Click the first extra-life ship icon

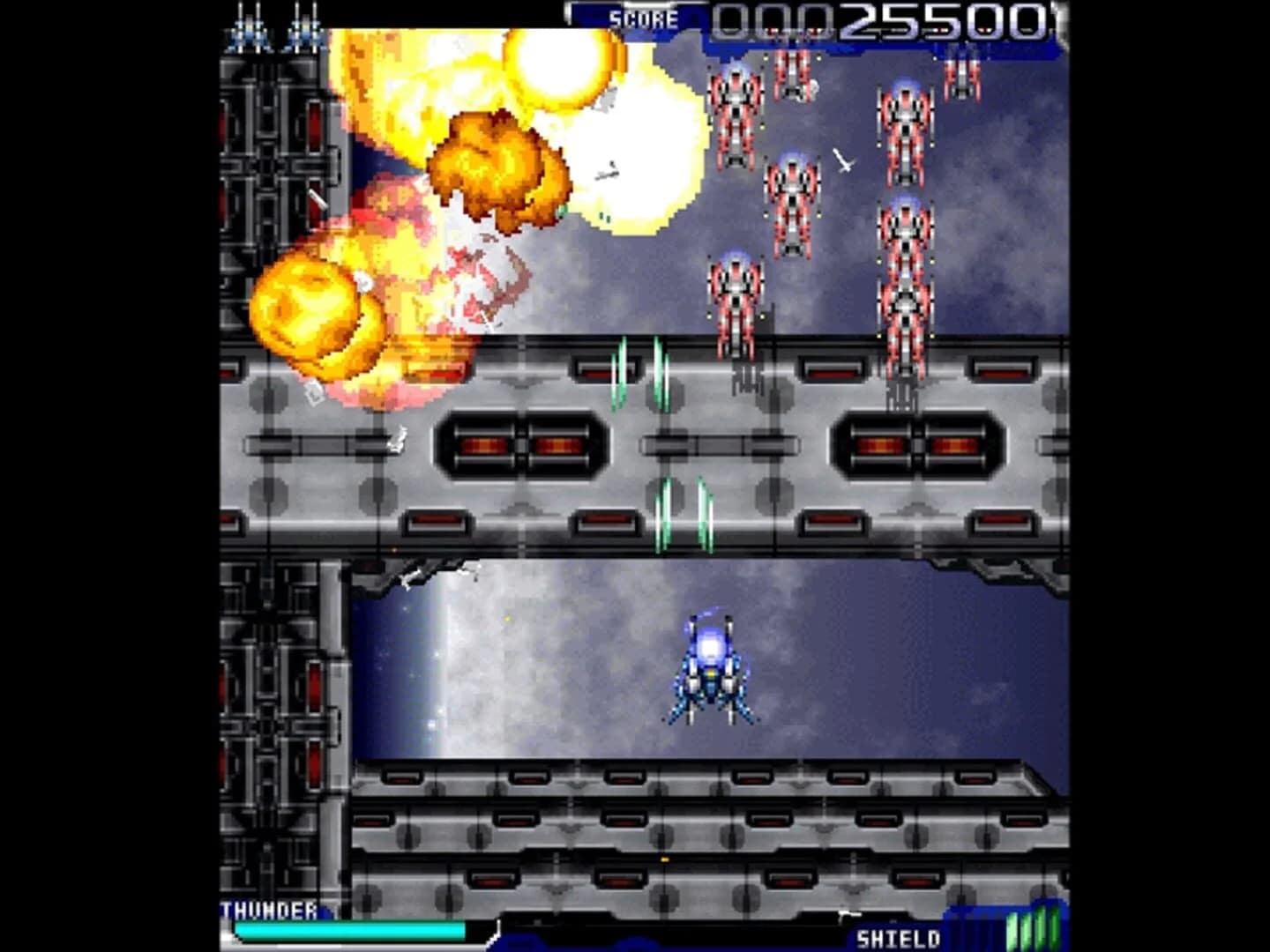[248, 26]
